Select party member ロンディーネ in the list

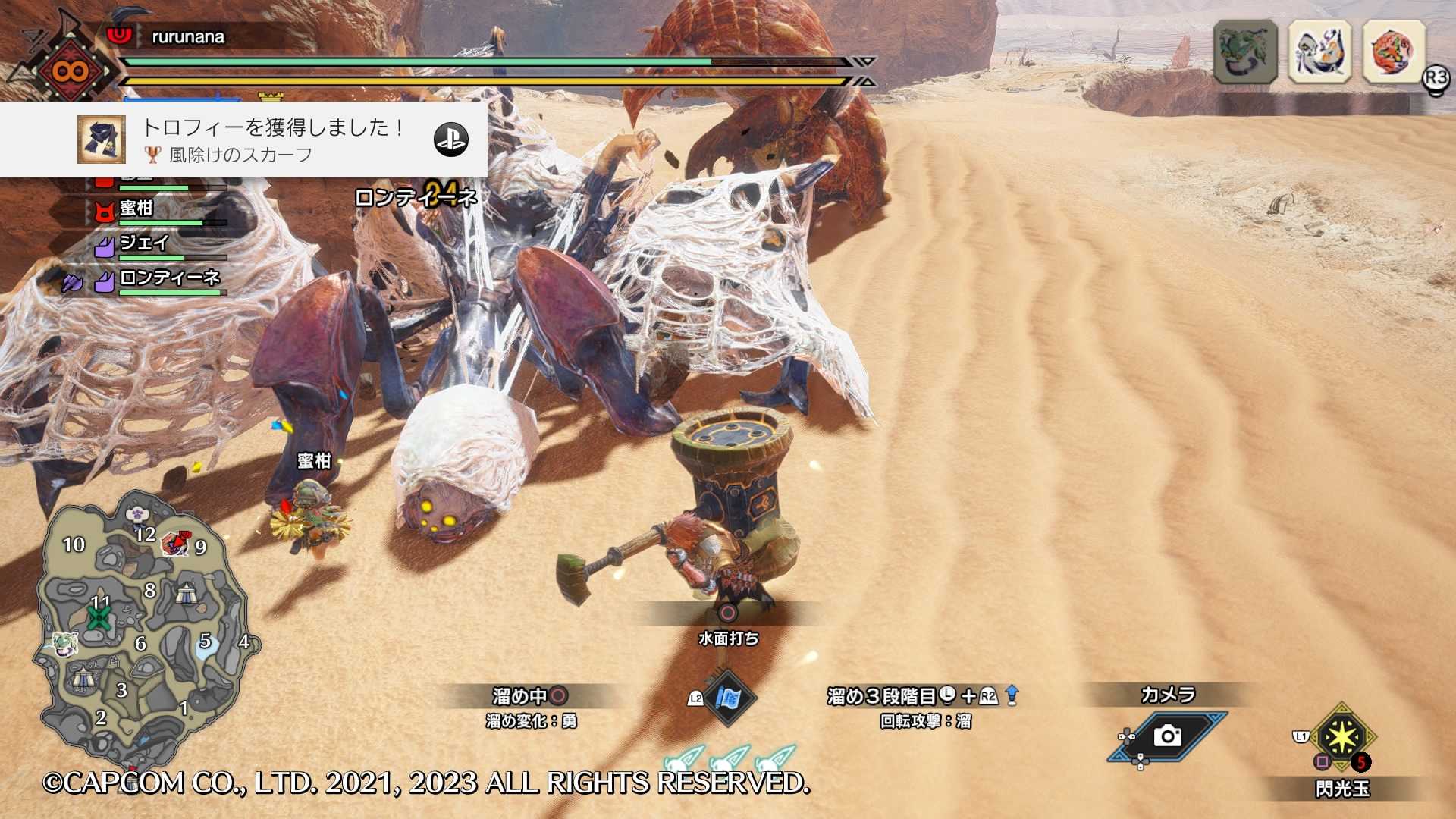pyautogui.click(x=169, y=278)
